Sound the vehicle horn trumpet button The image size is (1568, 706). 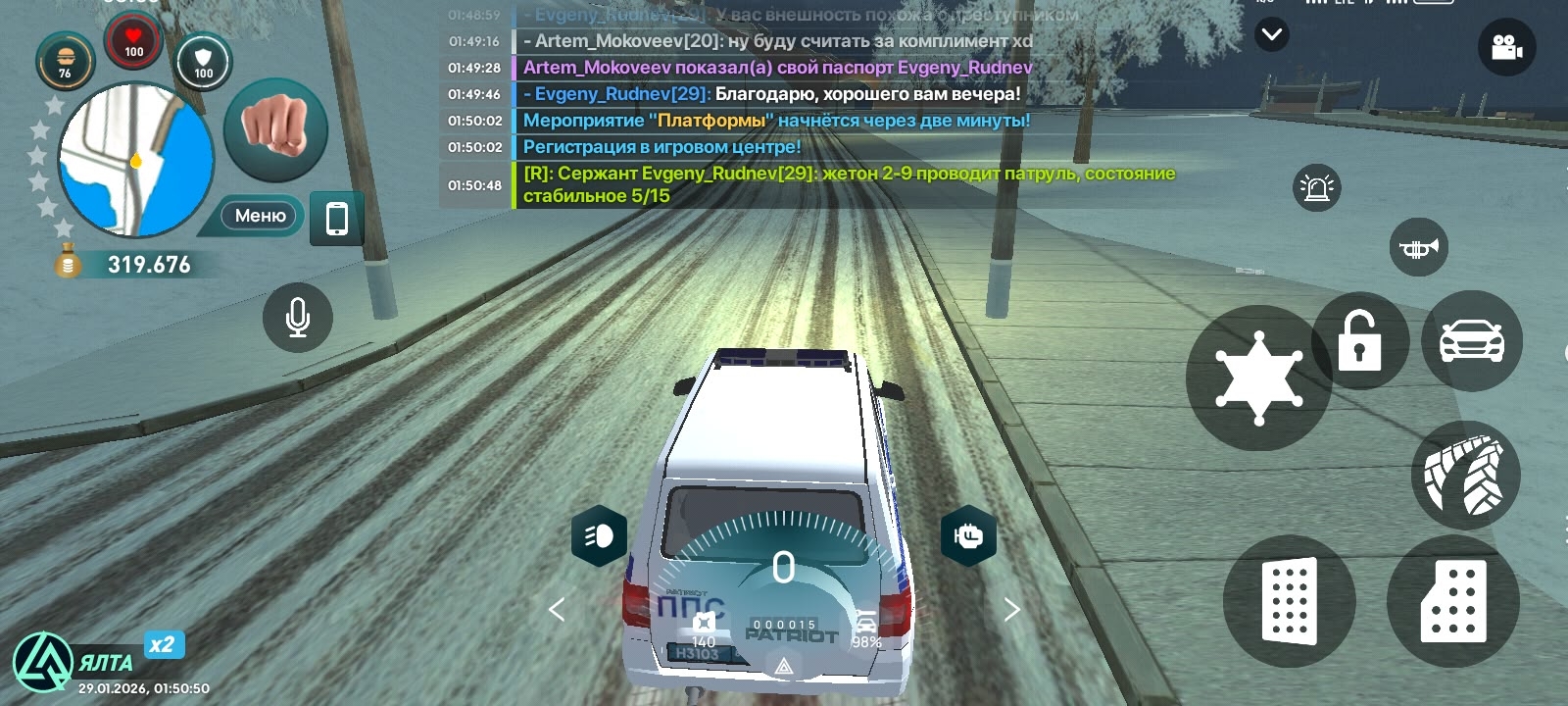click(1418, 248)
